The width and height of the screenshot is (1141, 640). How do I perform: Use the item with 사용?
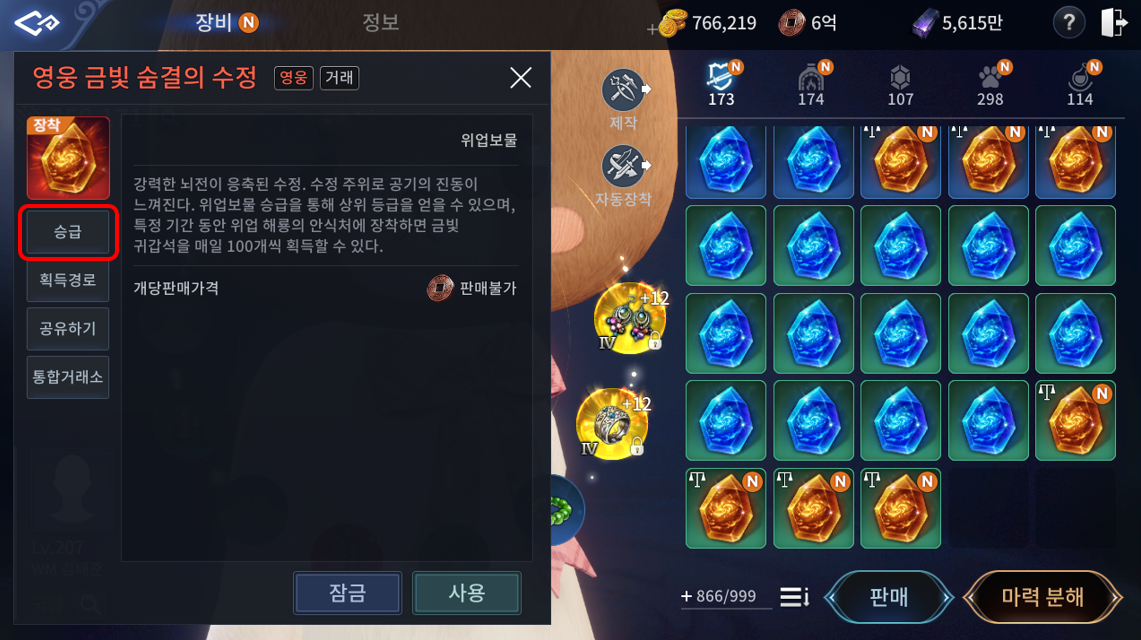pos(466,593)
